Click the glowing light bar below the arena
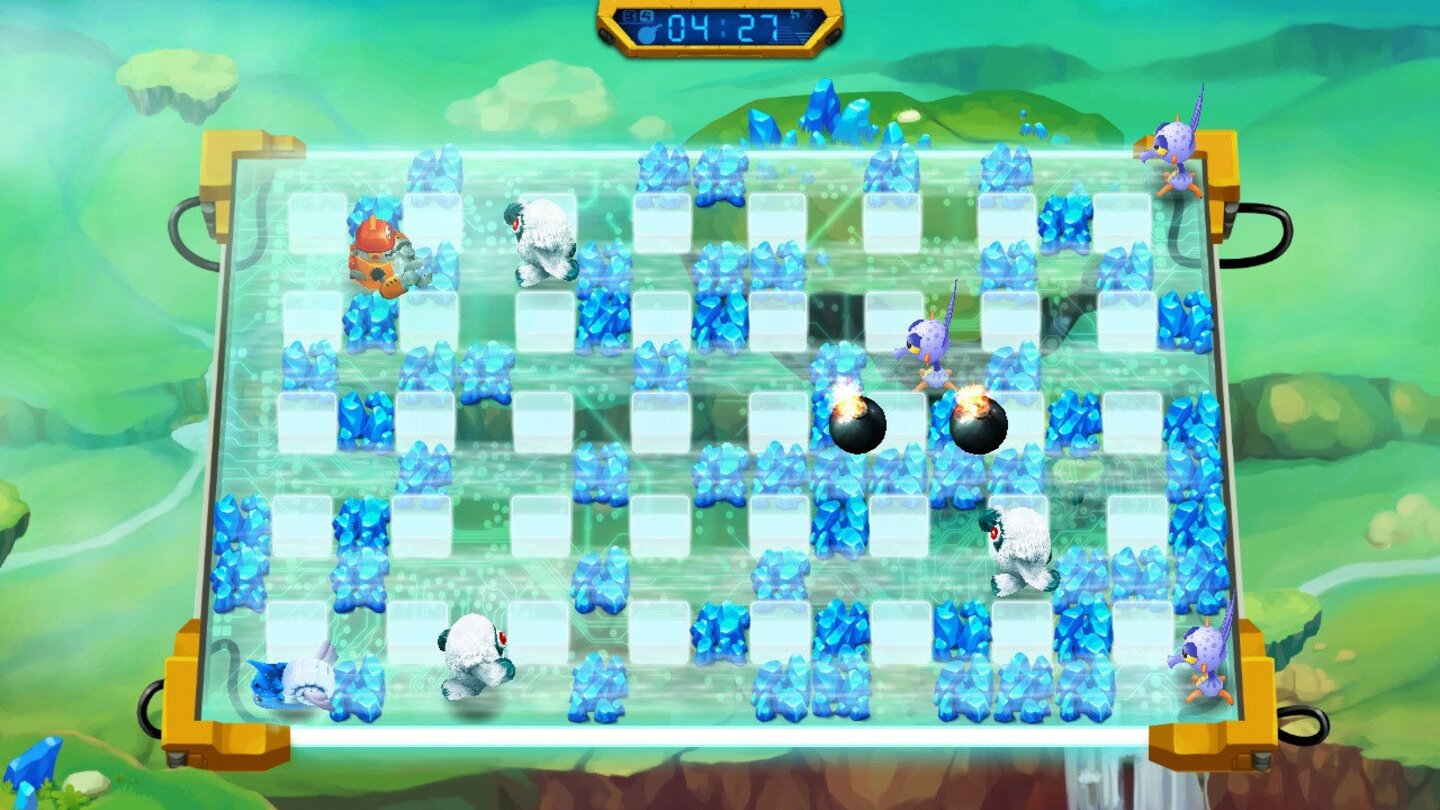1440x810 pixels. click(x=720, y=733)
